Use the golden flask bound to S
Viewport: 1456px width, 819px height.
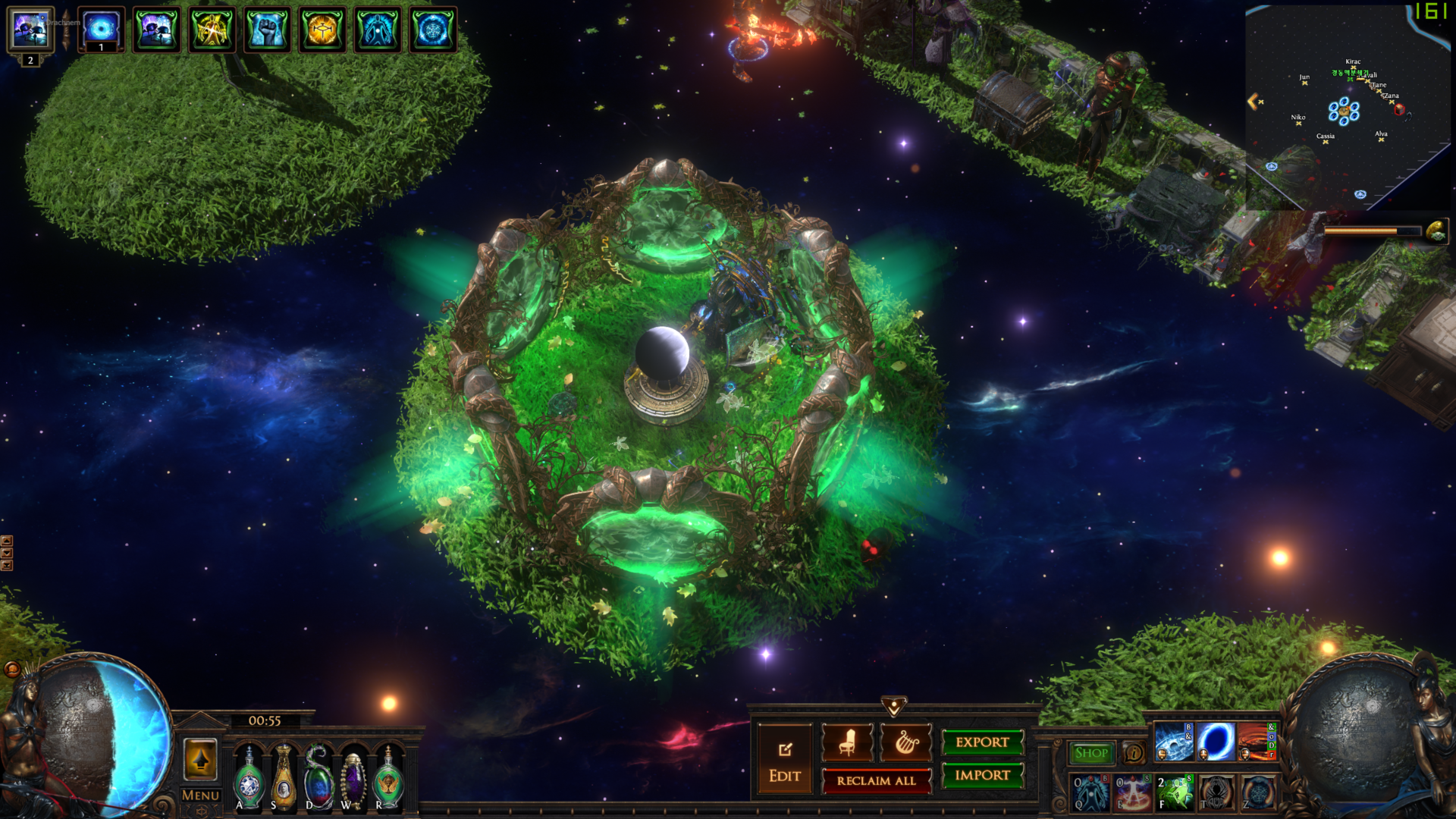(284, 779)
